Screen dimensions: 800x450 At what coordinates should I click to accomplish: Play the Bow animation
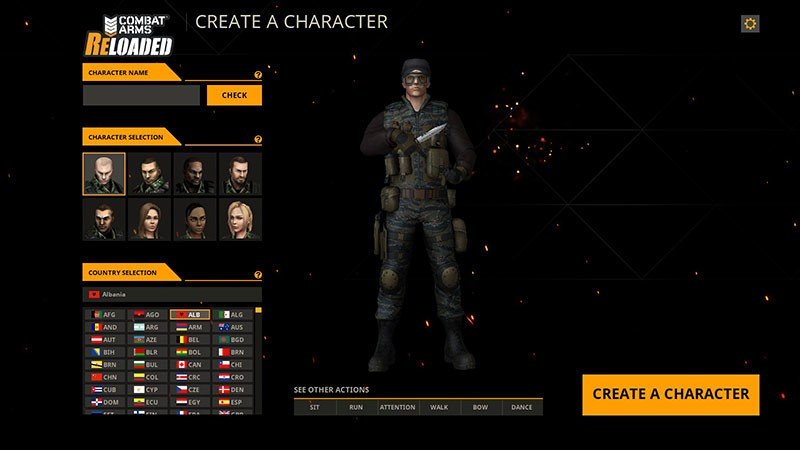[480, 407]
